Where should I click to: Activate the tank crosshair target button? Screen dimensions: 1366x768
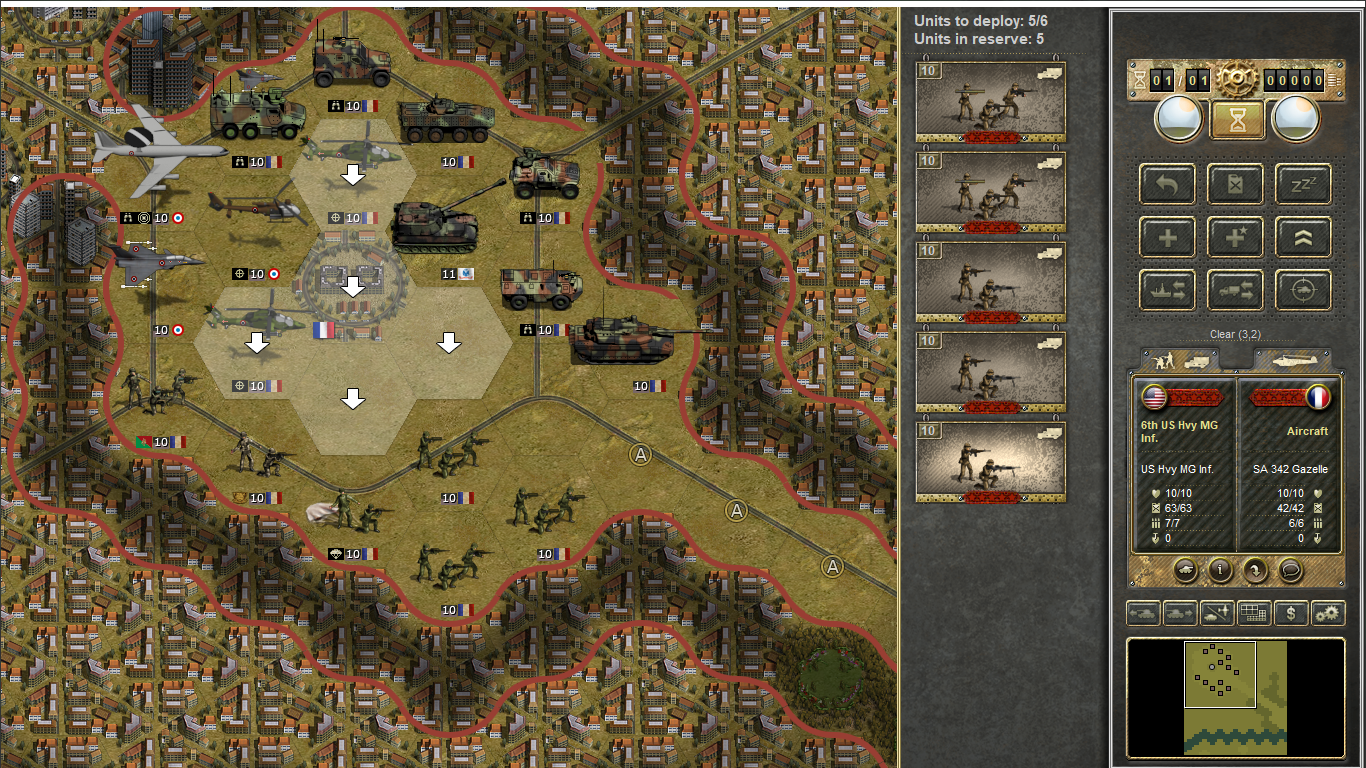pos(1303,290)
